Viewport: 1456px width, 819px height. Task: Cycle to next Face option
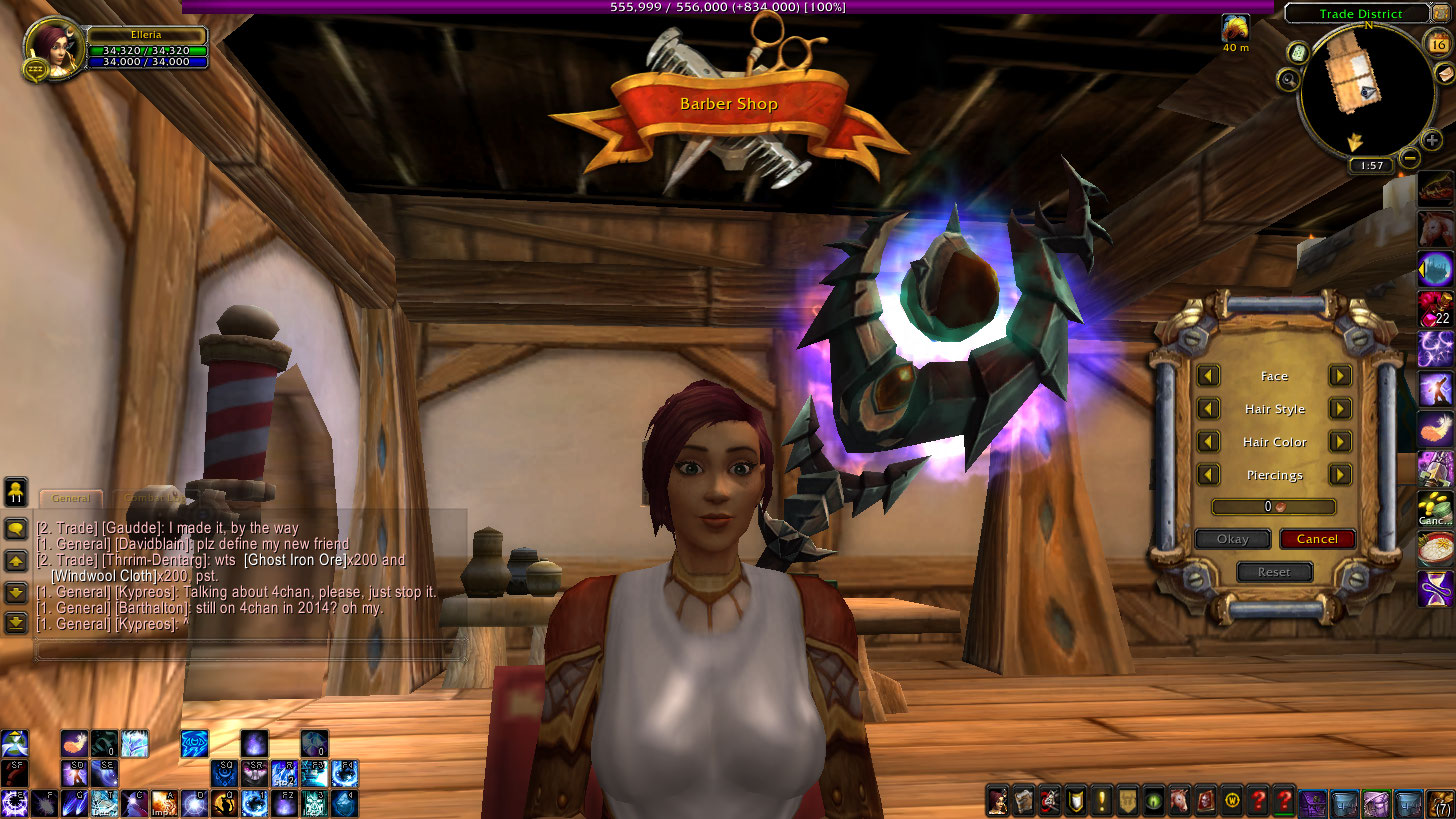[x=1340, y=376]
